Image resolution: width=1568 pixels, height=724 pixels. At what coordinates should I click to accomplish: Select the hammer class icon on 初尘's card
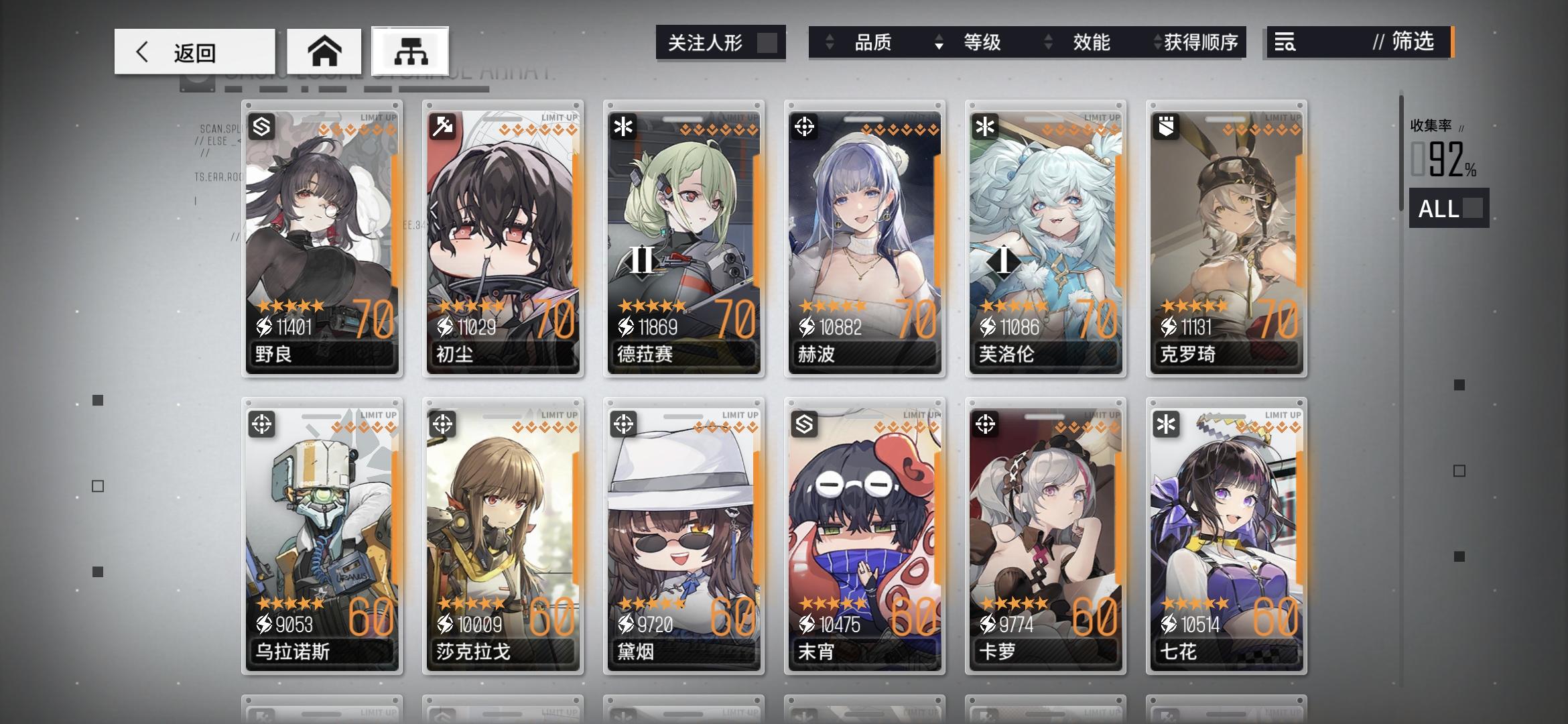tap(442, 125)
